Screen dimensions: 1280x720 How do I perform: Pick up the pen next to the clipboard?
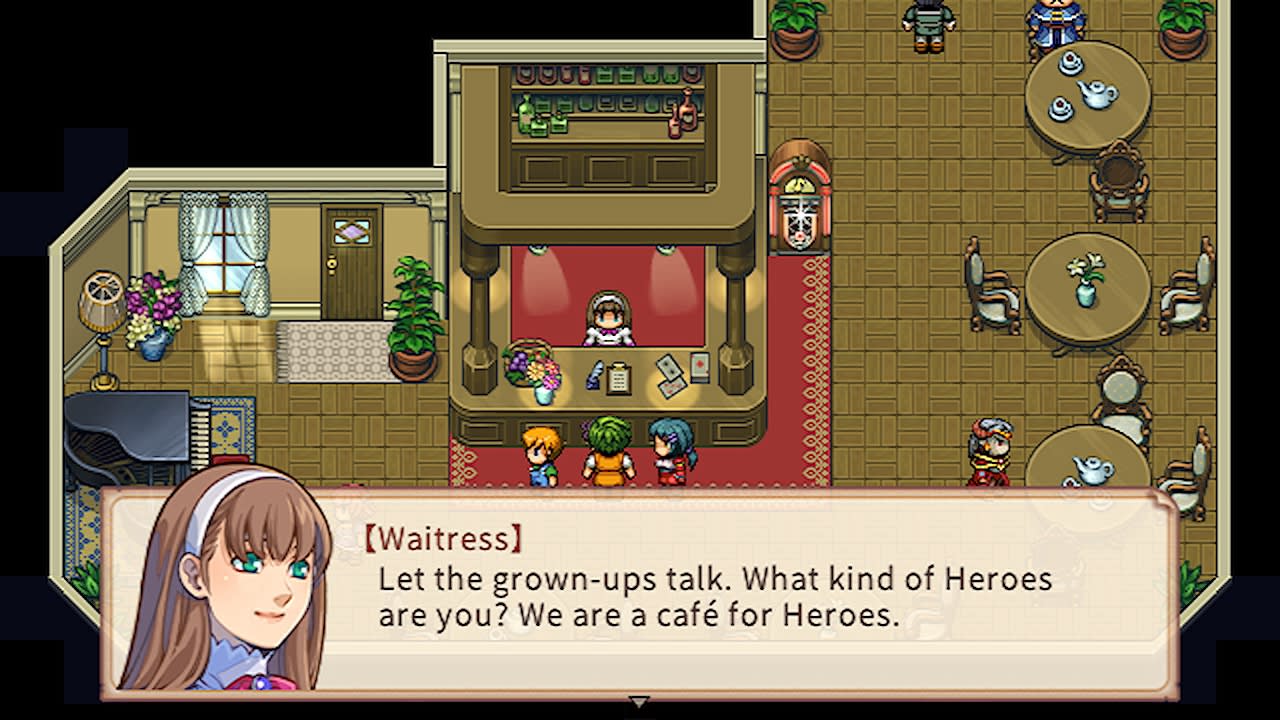593,376
